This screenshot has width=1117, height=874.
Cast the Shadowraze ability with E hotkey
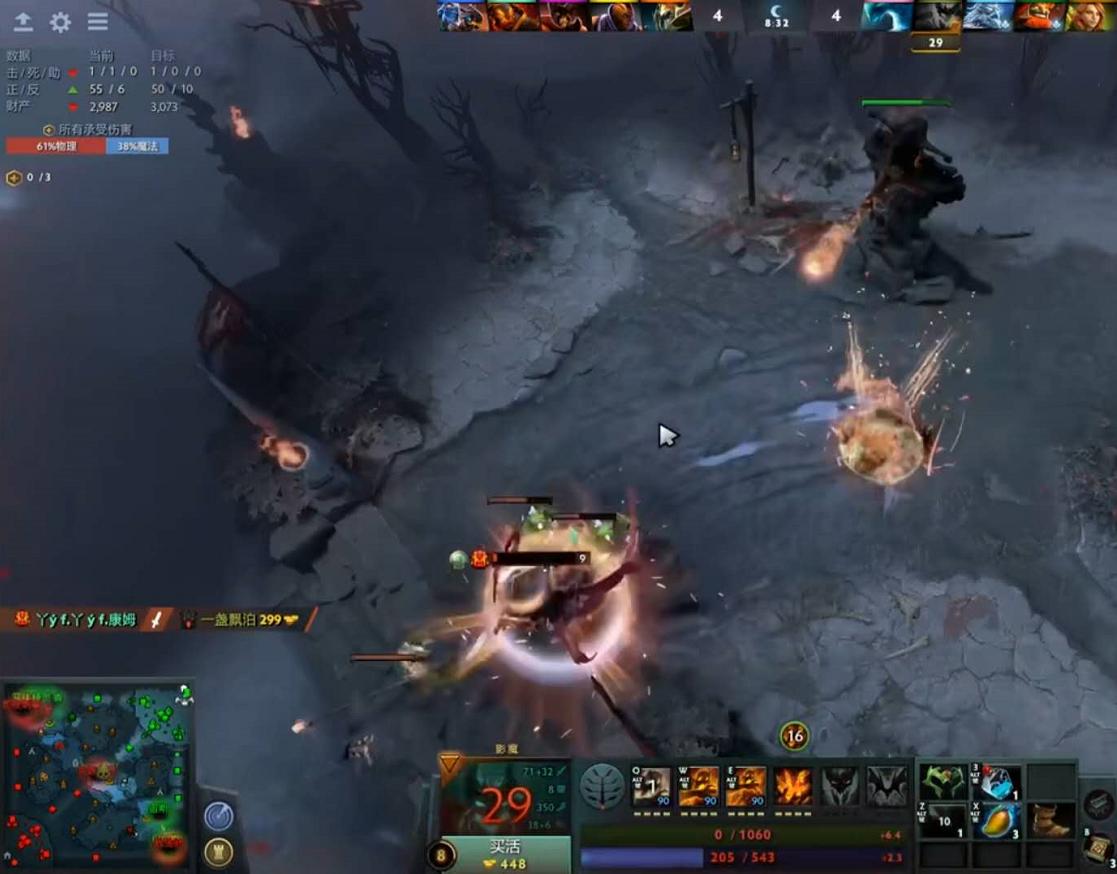click(x=745, y=787)
